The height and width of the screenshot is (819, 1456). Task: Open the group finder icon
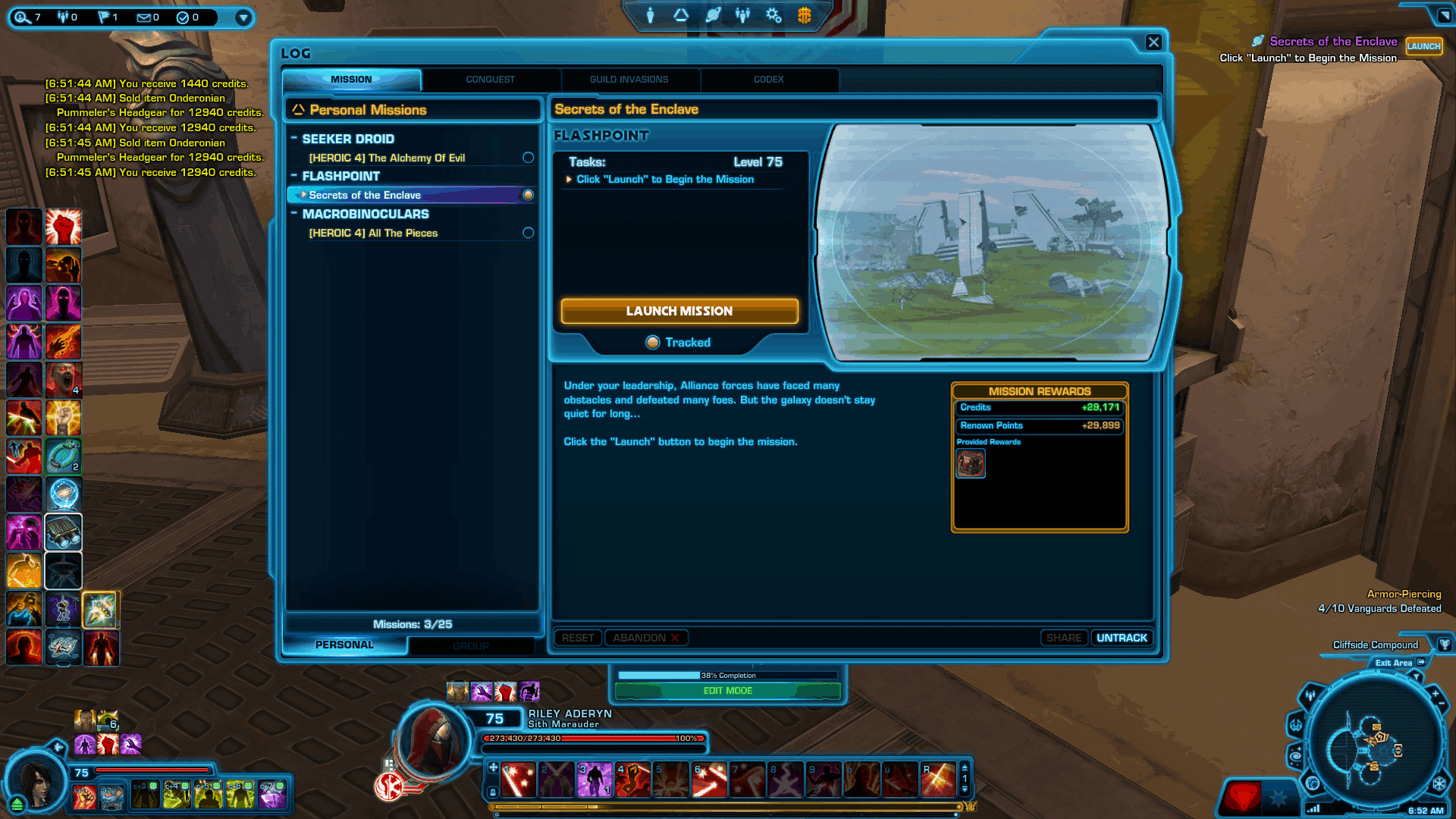coord(743,15)
